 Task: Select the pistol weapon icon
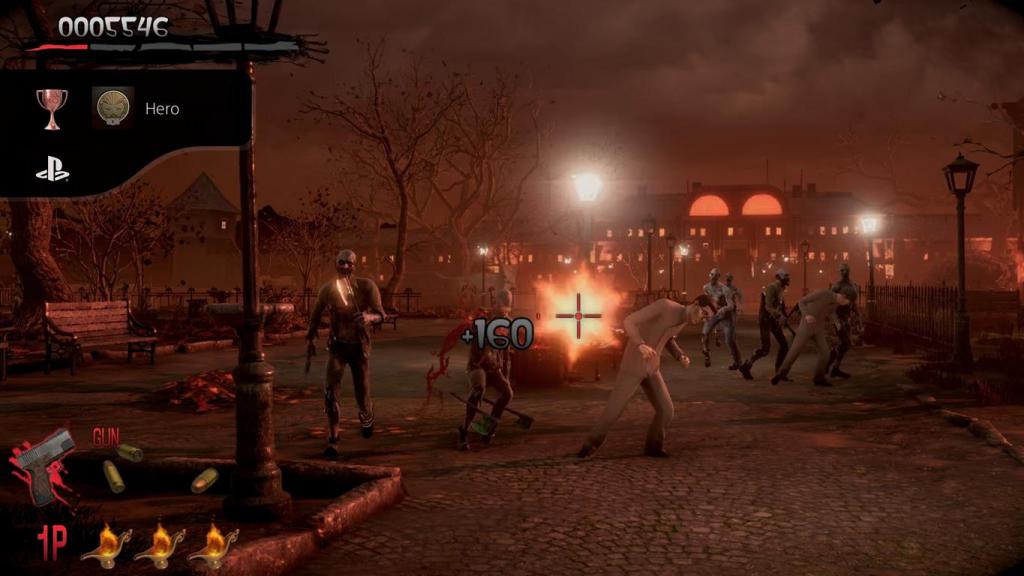click(45, 468)
